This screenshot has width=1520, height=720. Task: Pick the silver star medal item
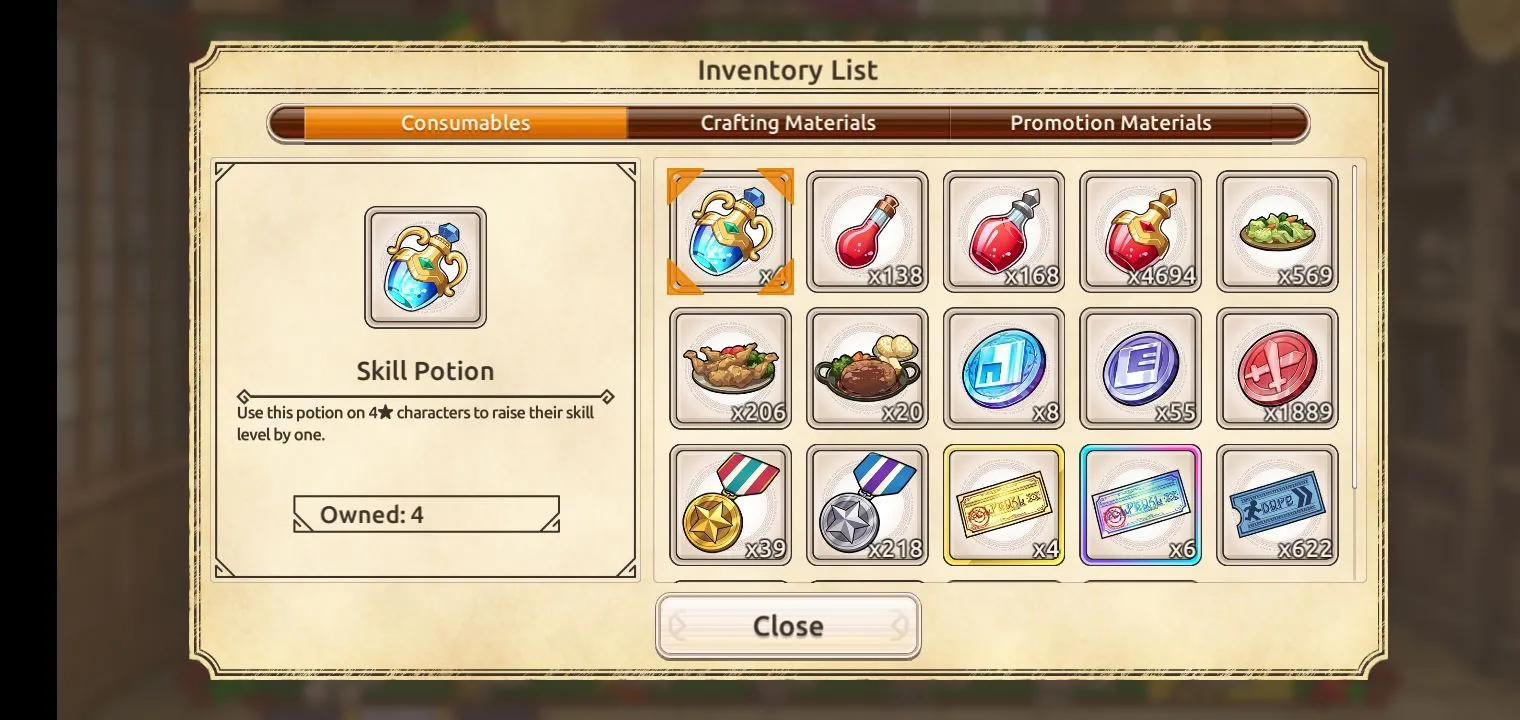coord(867,505)
